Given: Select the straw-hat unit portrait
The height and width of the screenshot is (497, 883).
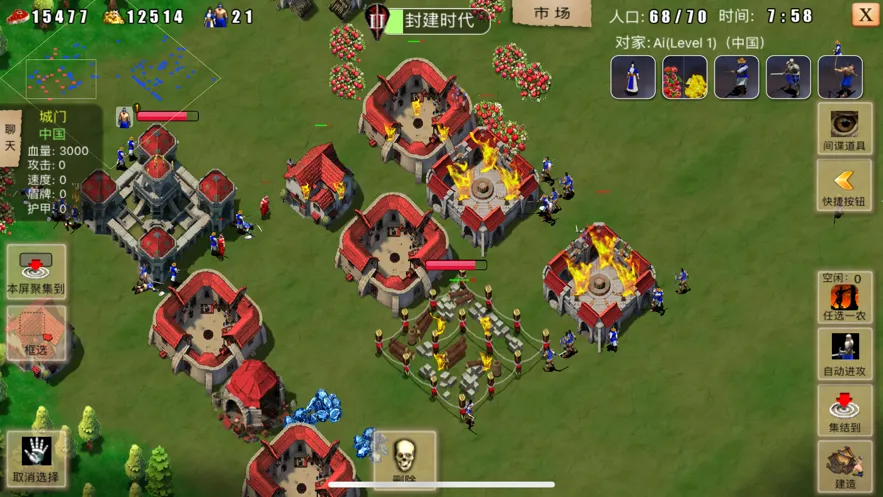Looking at the screenshot, I should point(736,78).
